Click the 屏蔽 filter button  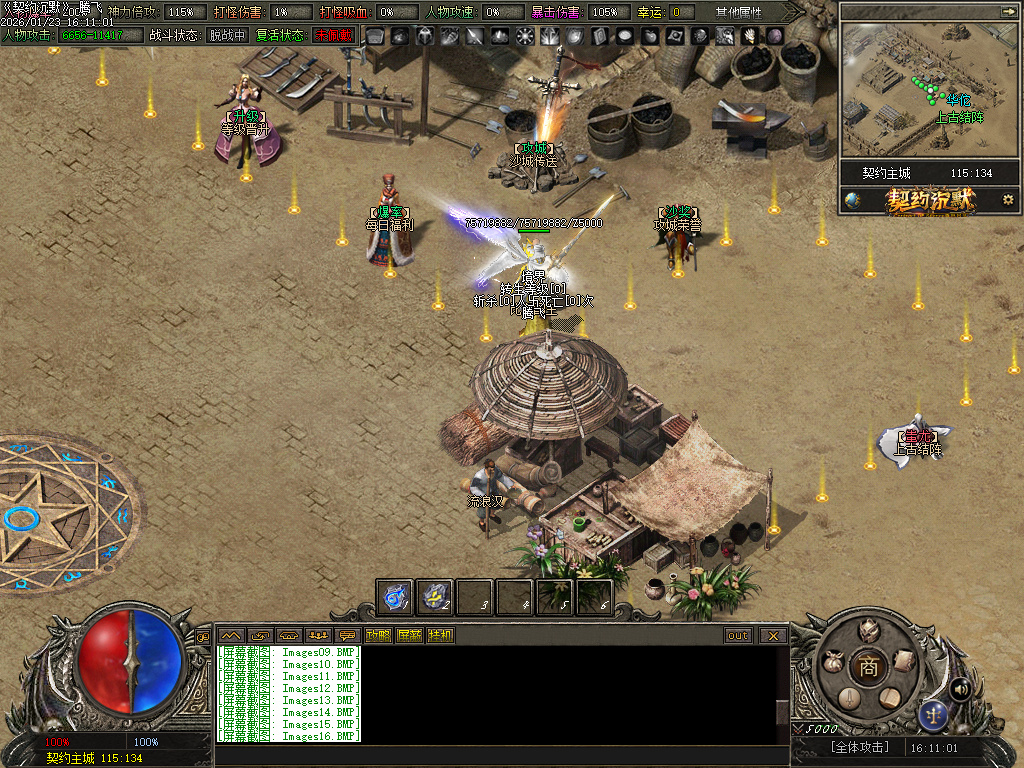click(x=409, y=635)
